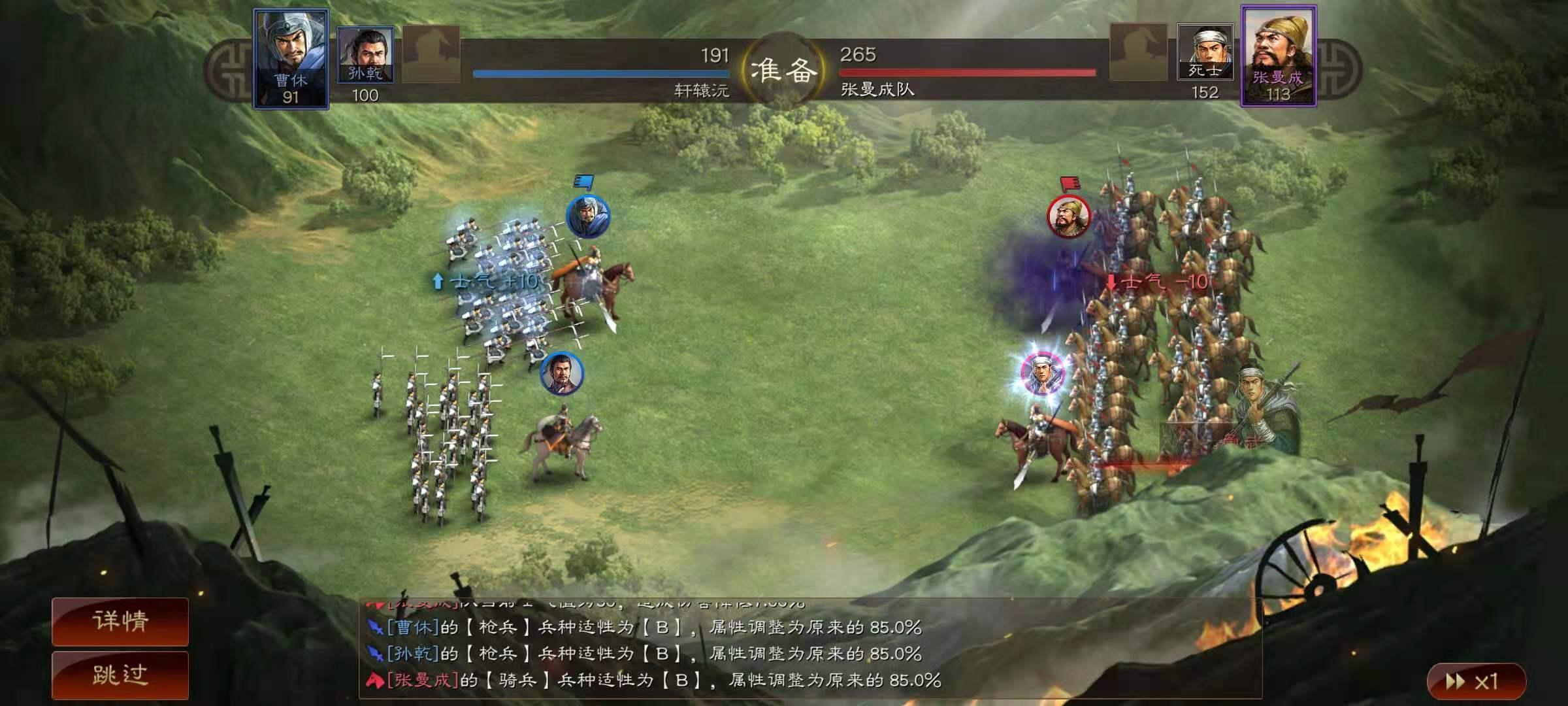Toggle the x1 battle speed

point(1475,682)
